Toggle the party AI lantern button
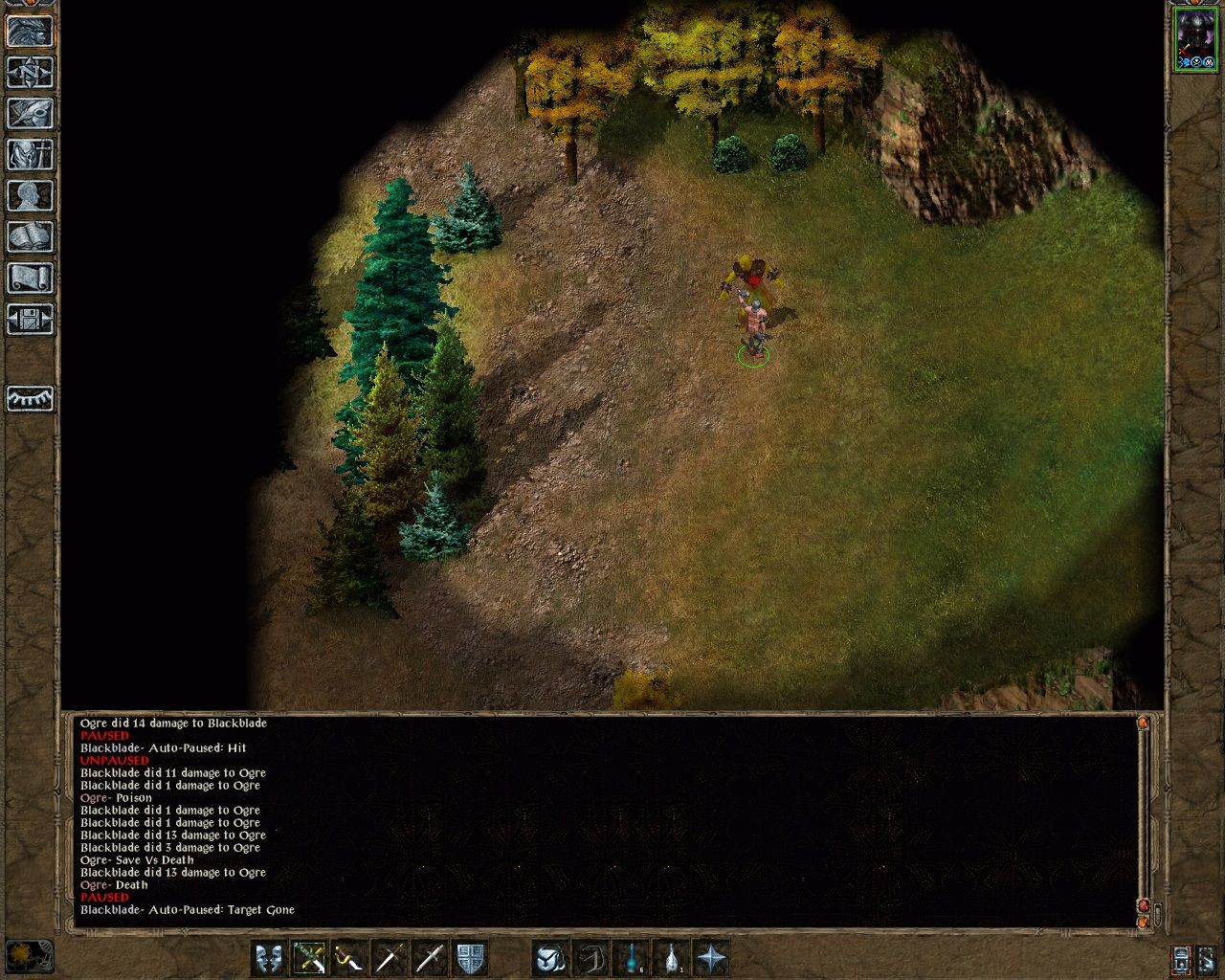 point(1181,958)
